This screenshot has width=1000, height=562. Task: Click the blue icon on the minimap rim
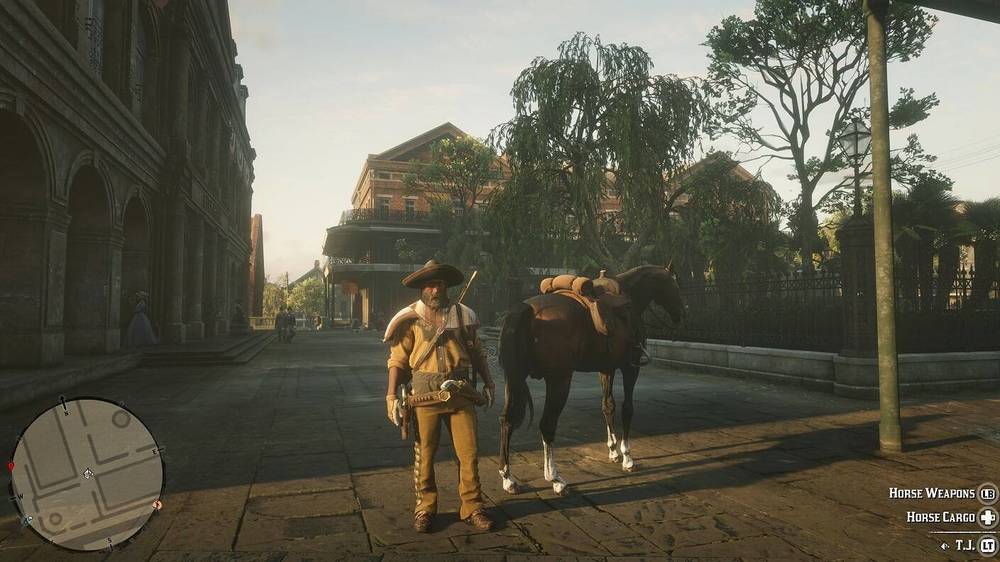[x=28, y=520]
